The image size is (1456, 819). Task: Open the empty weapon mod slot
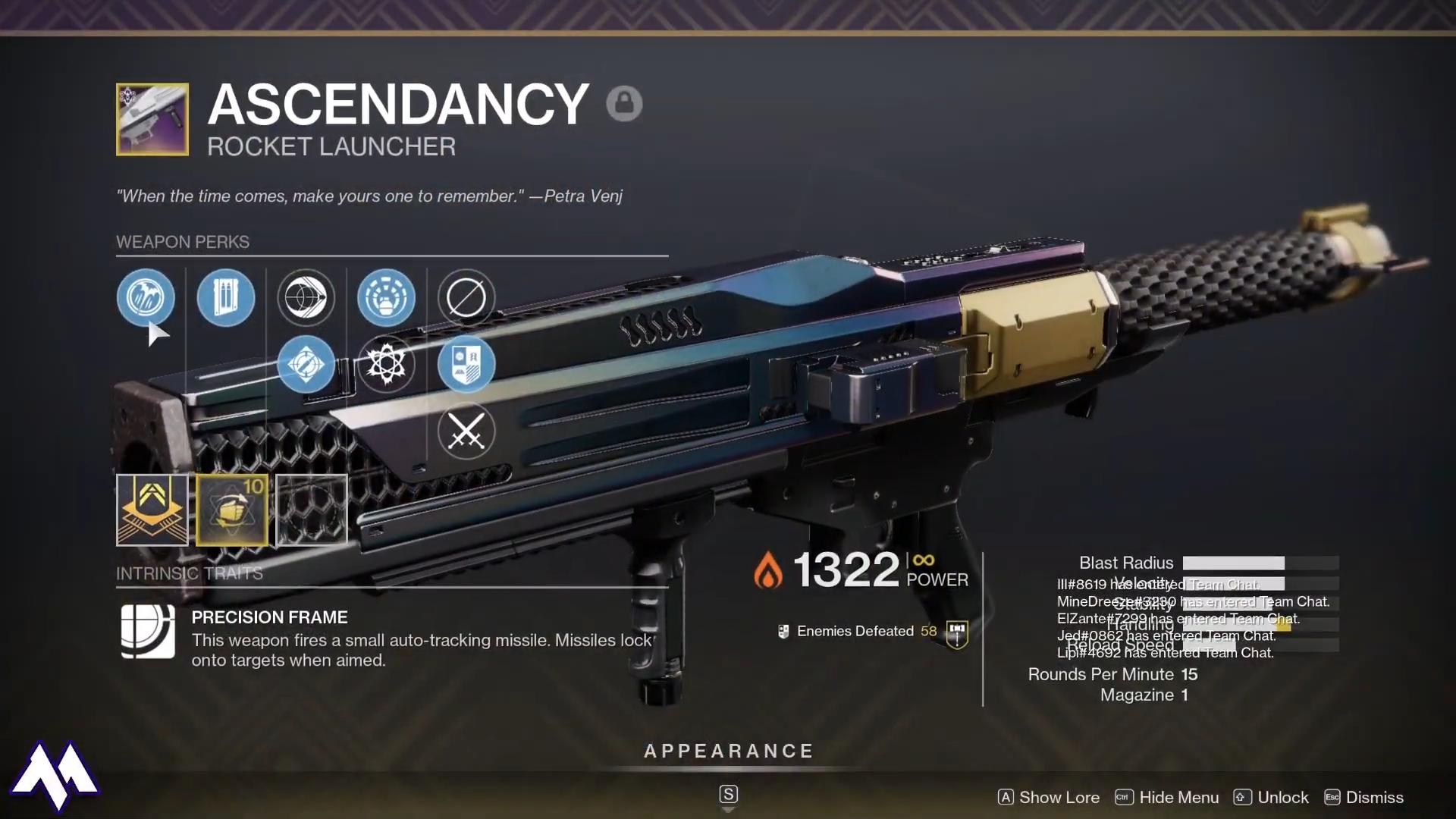point(312,510)
